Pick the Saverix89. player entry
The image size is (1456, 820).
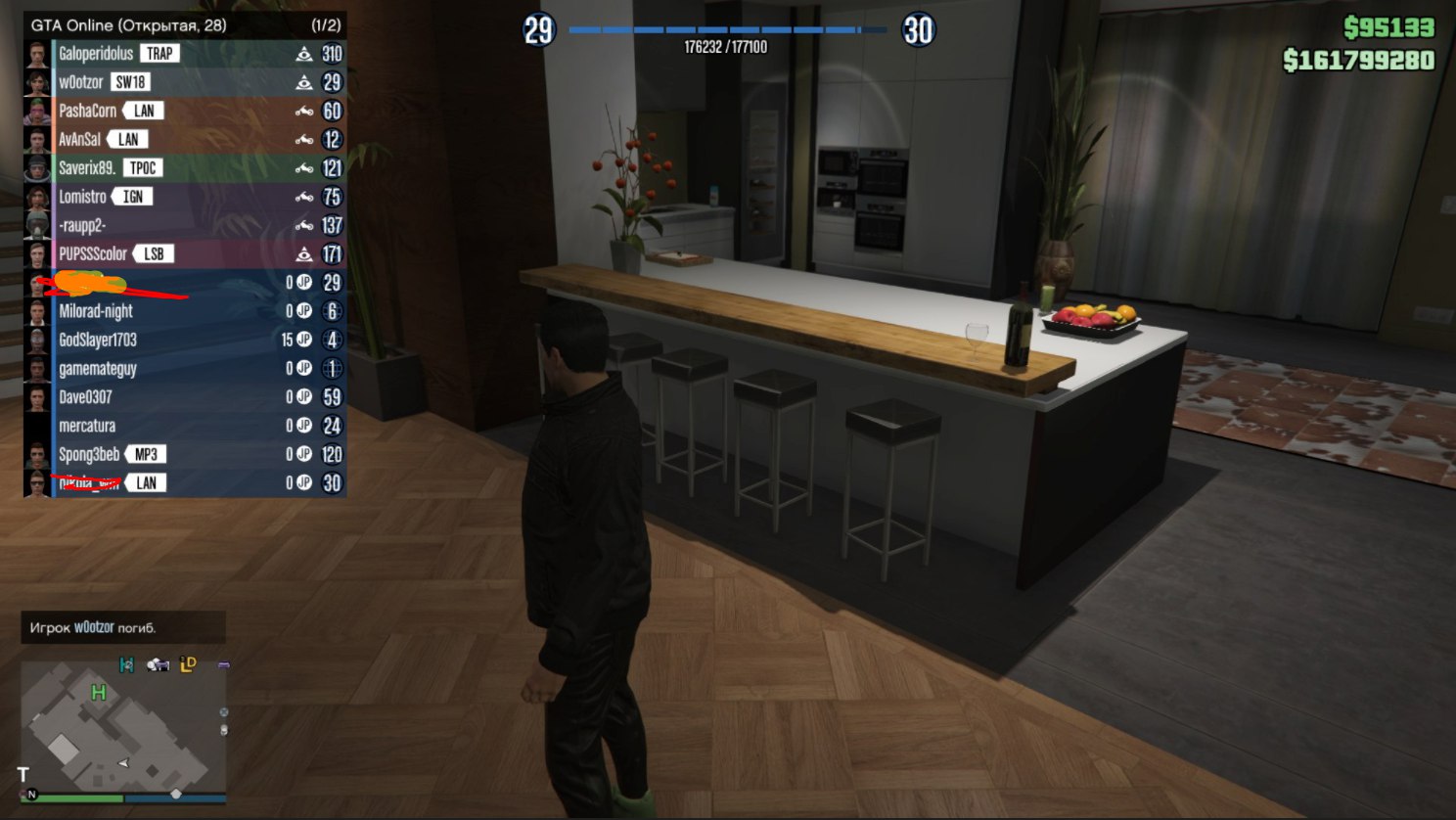coord(87,168)
